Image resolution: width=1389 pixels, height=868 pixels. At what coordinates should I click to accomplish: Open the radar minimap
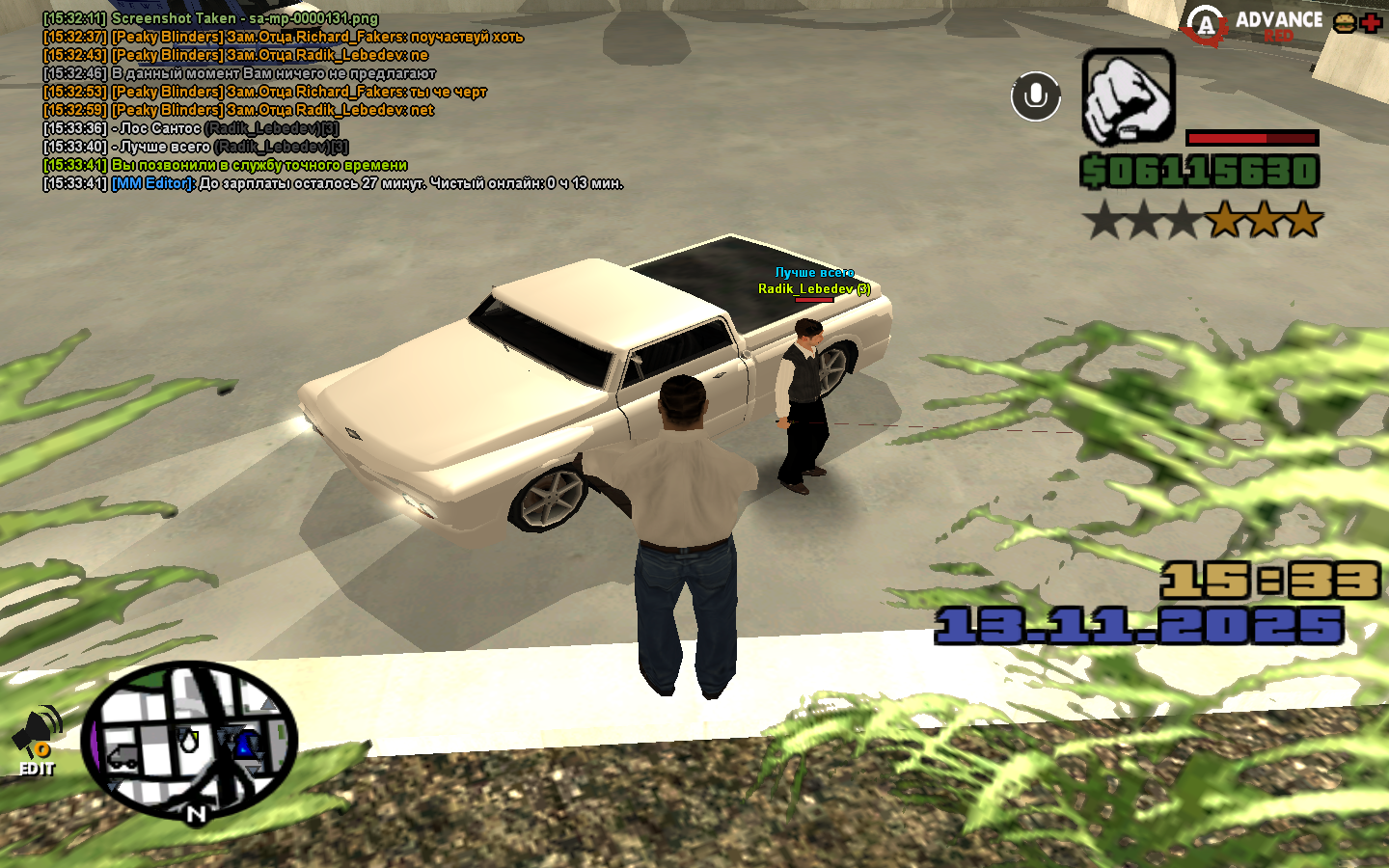(189, 740)
